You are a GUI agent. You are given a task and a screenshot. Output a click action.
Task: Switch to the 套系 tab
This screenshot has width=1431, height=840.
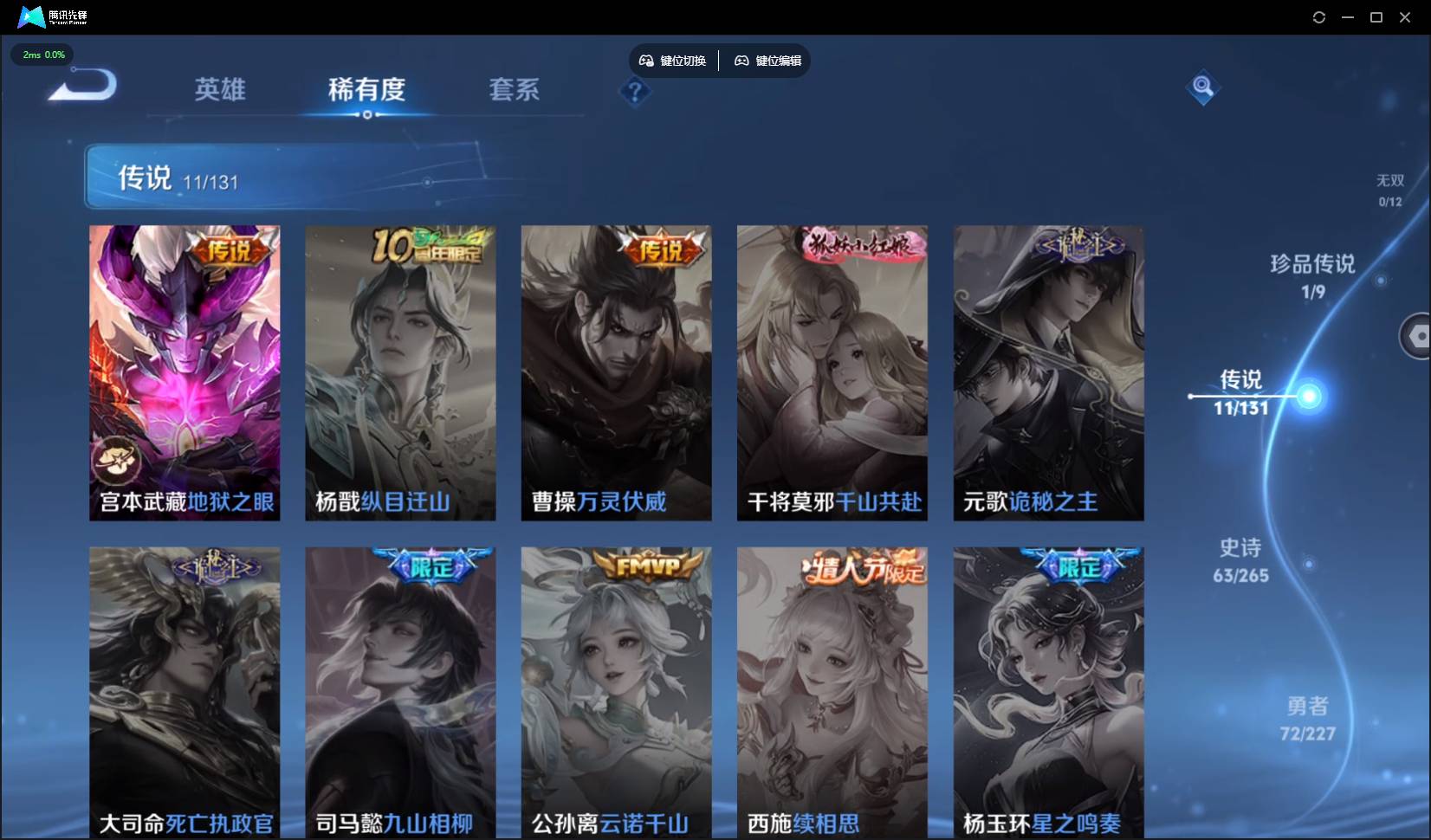[x=514, y=89]
